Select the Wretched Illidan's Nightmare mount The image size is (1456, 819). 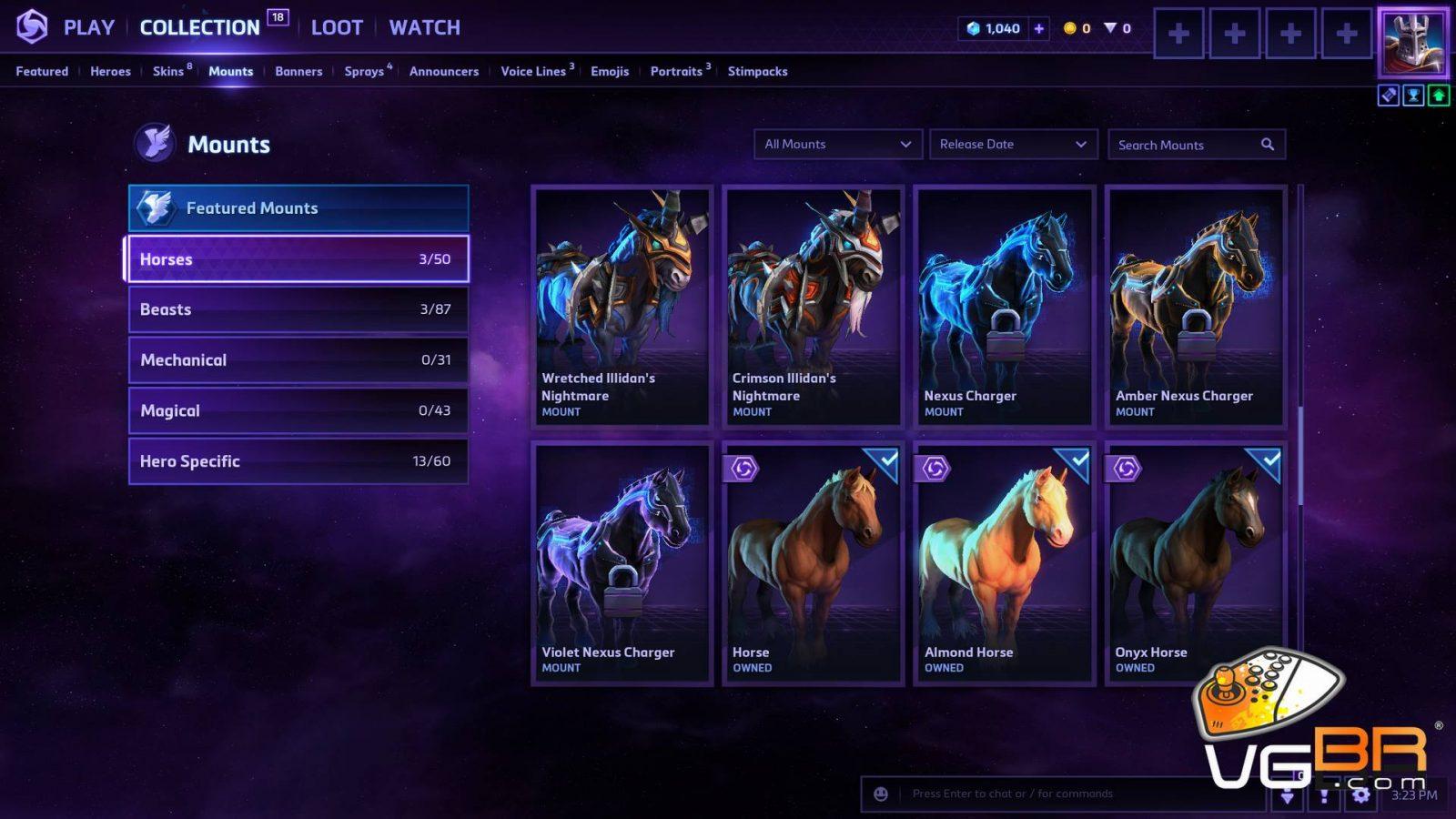[x=622, y=306]
